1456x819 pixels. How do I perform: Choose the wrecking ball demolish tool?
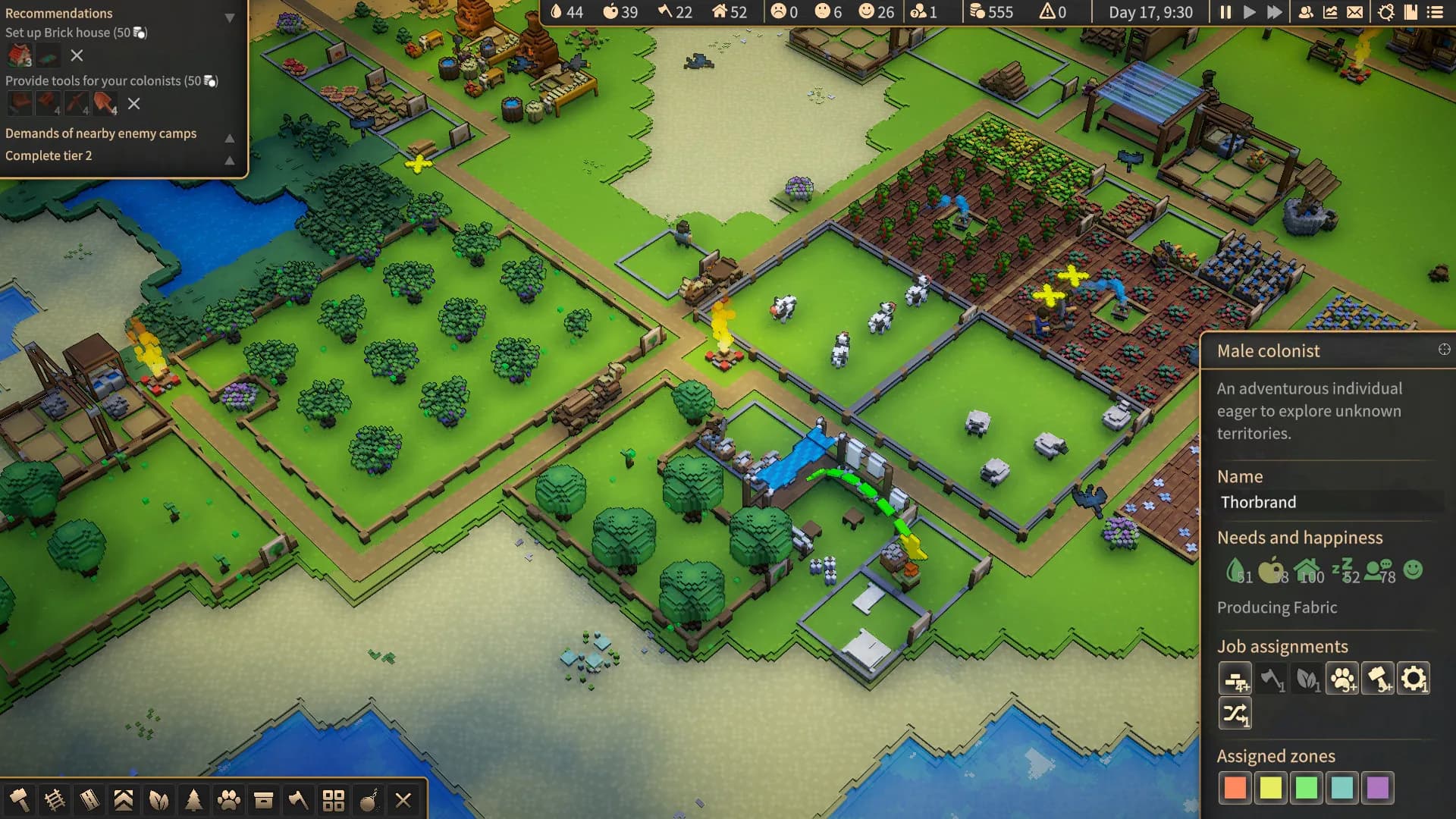[x=369, y=799]
